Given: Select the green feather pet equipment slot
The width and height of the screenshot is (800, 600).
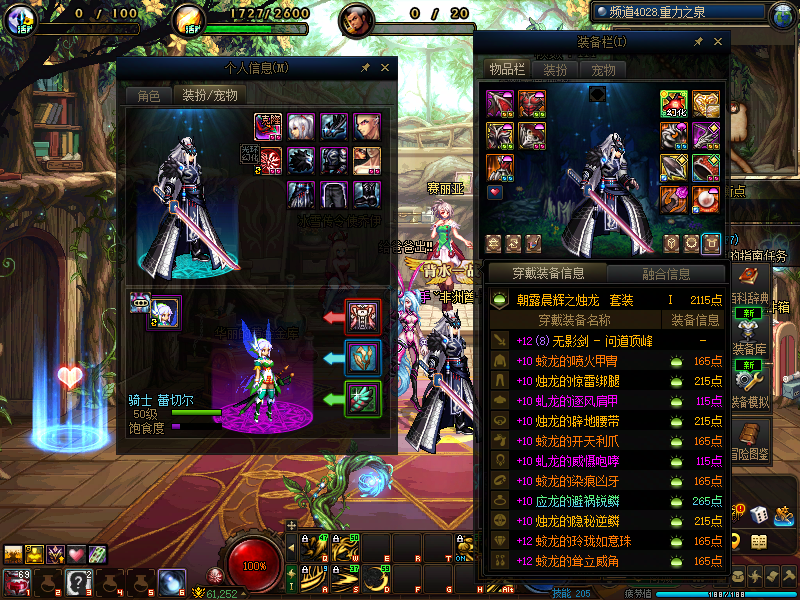Looking at the screenshot, I should coord(362,398).
